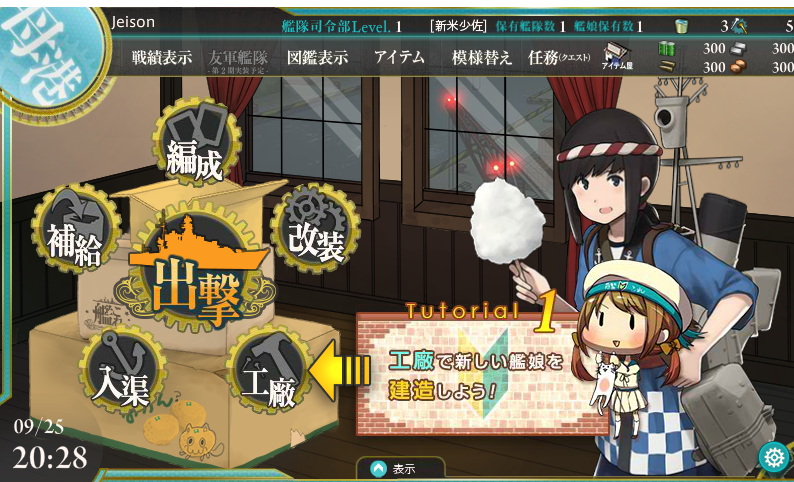Click the gear settings icon
Image resolution: width=794 pixels, height=482 pixels.
coord(773,457)
